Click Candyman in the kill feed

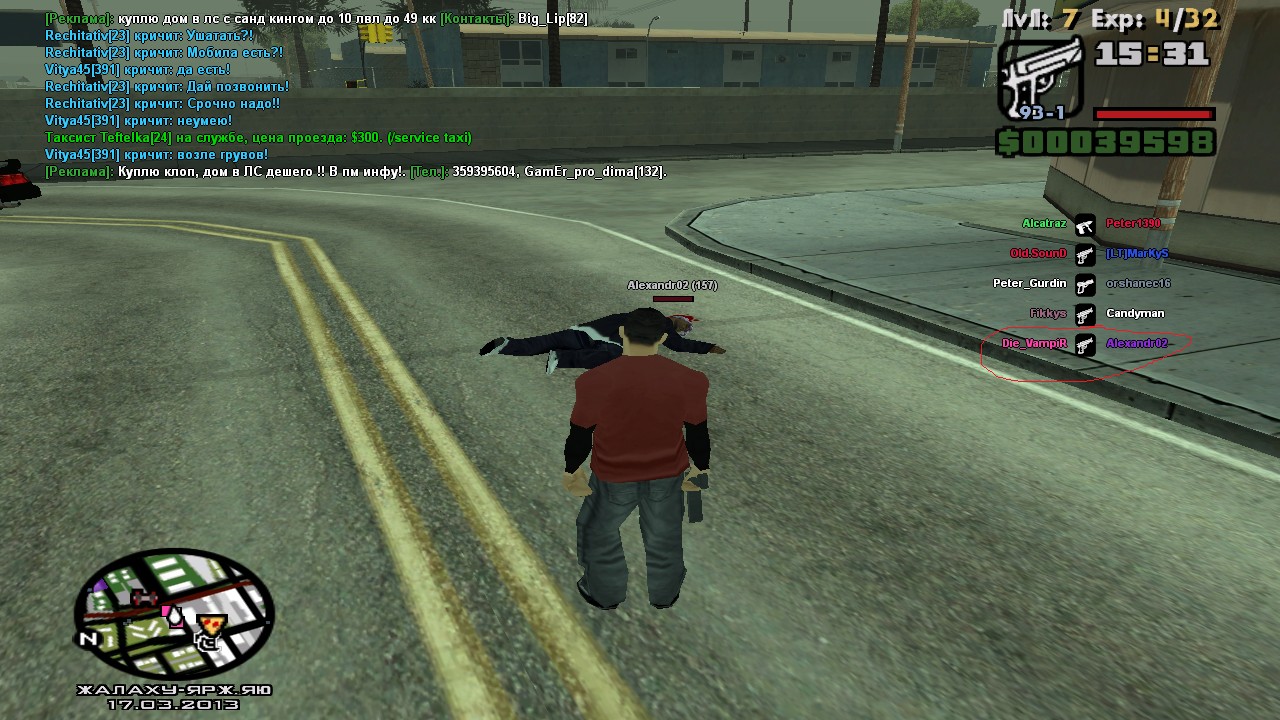[x=1135, y=314]
